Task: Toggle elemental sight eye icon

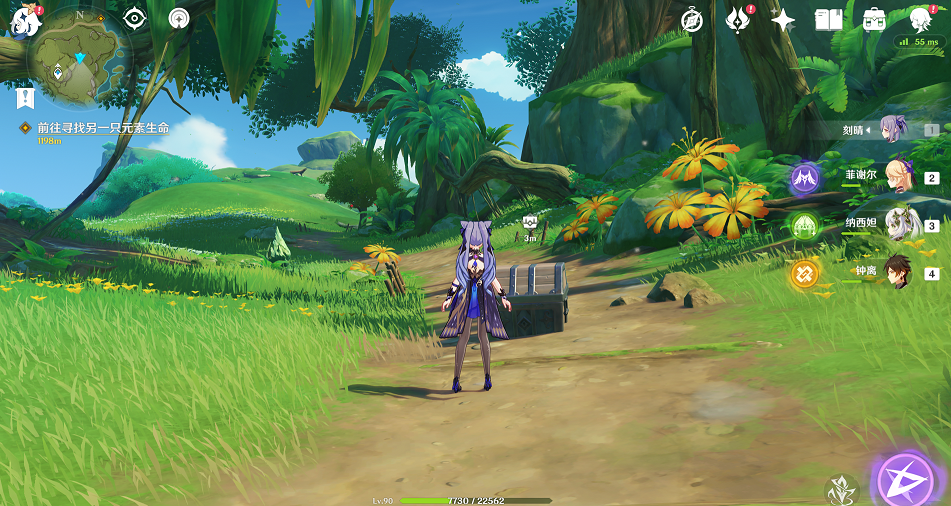Action: point(134,19)
